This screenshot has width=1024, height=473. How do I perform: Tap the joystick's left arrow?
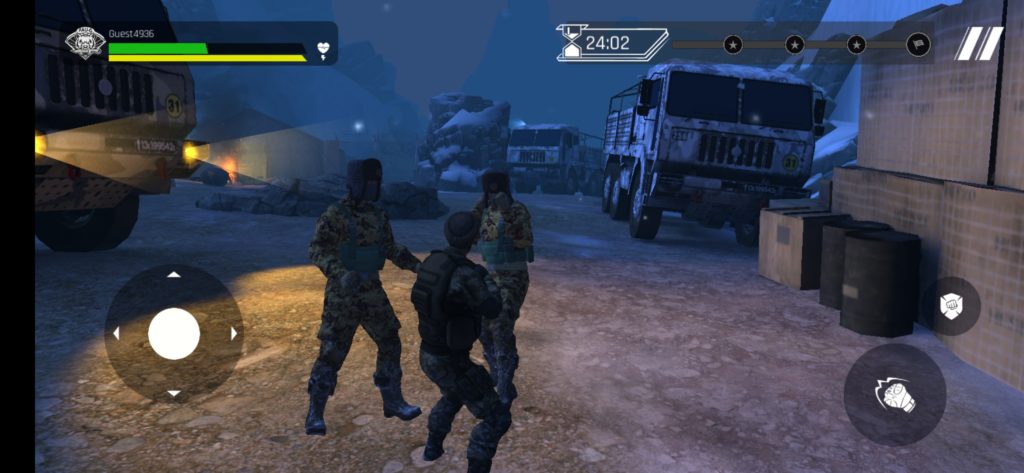coord(115,333)
